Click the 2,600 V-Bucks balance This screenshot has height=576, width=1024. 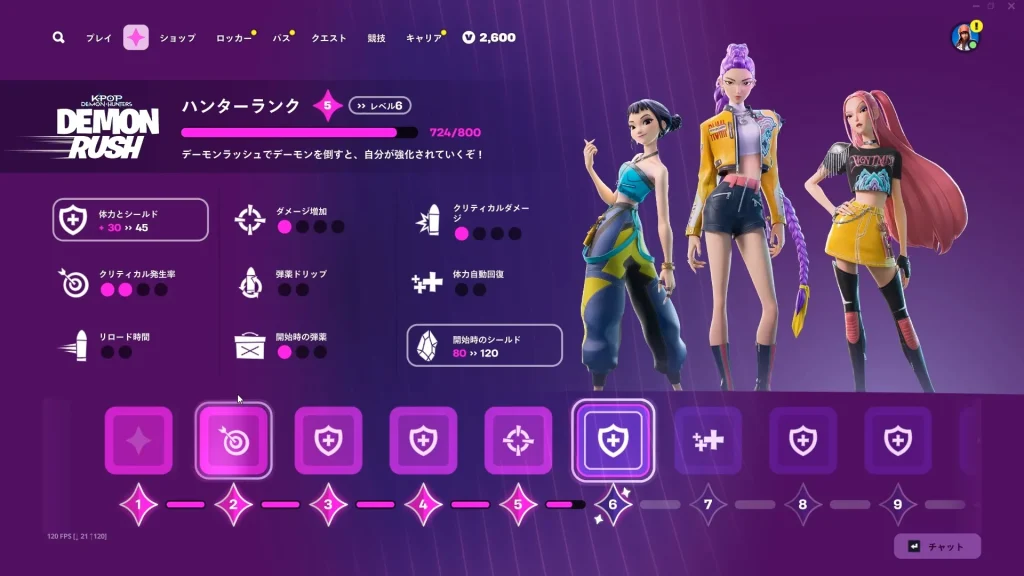pos(489,38)
